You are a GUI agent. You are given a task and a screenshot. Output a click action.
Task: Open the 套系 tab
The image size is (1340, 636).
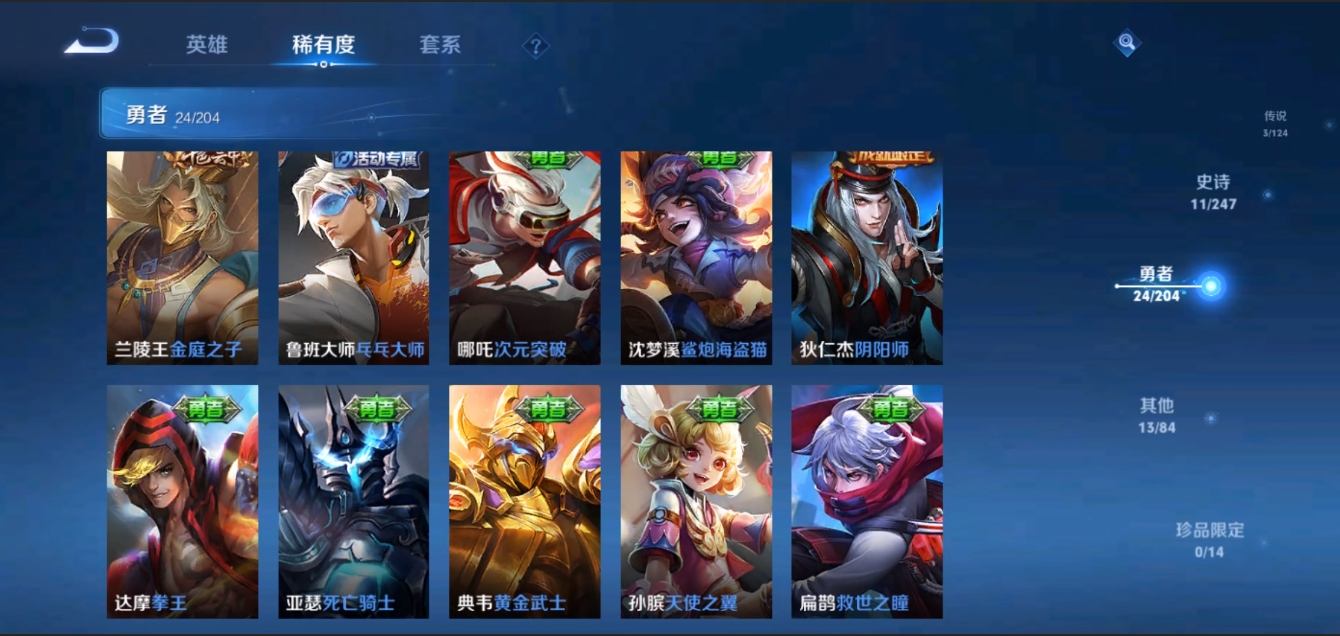pyautogui.click(x=440, y=45)
